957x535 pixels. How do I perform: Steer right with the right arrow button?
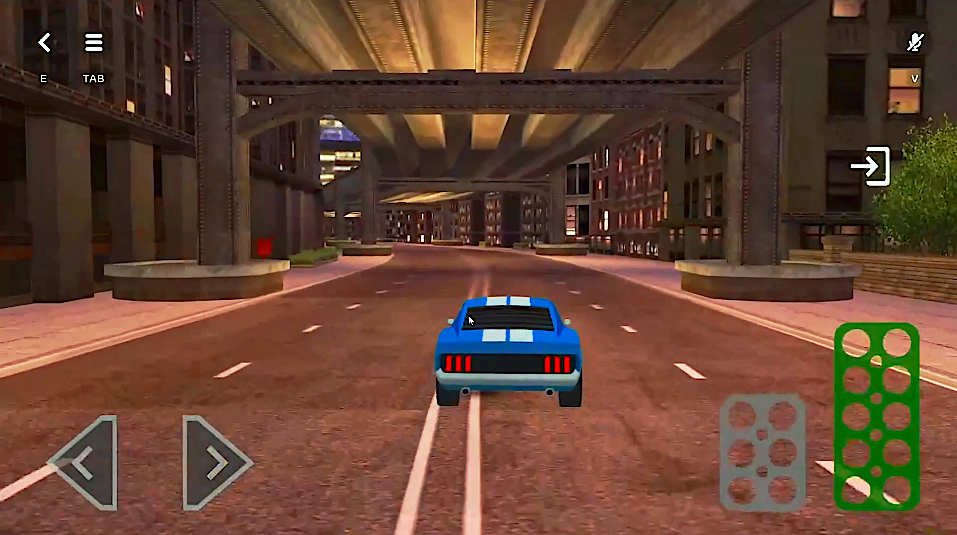tap(215, 462)
